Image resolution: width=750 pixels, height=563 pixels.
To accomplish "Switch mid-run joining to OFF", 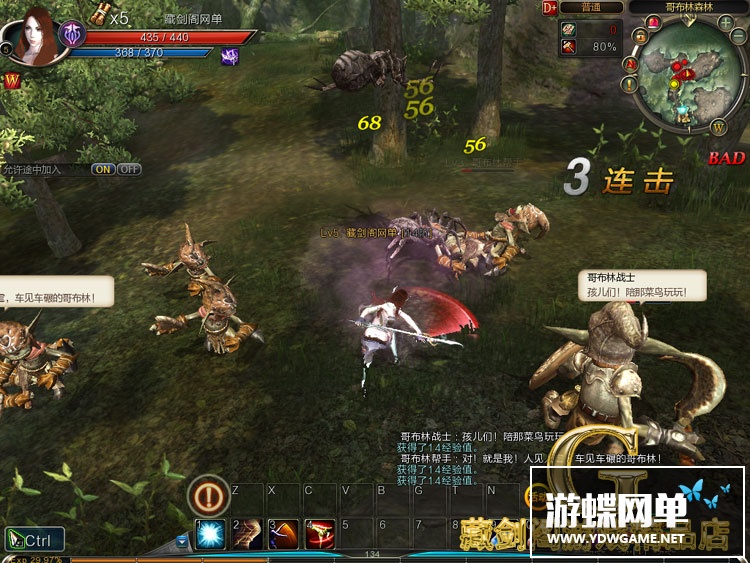I will (130, 169).
